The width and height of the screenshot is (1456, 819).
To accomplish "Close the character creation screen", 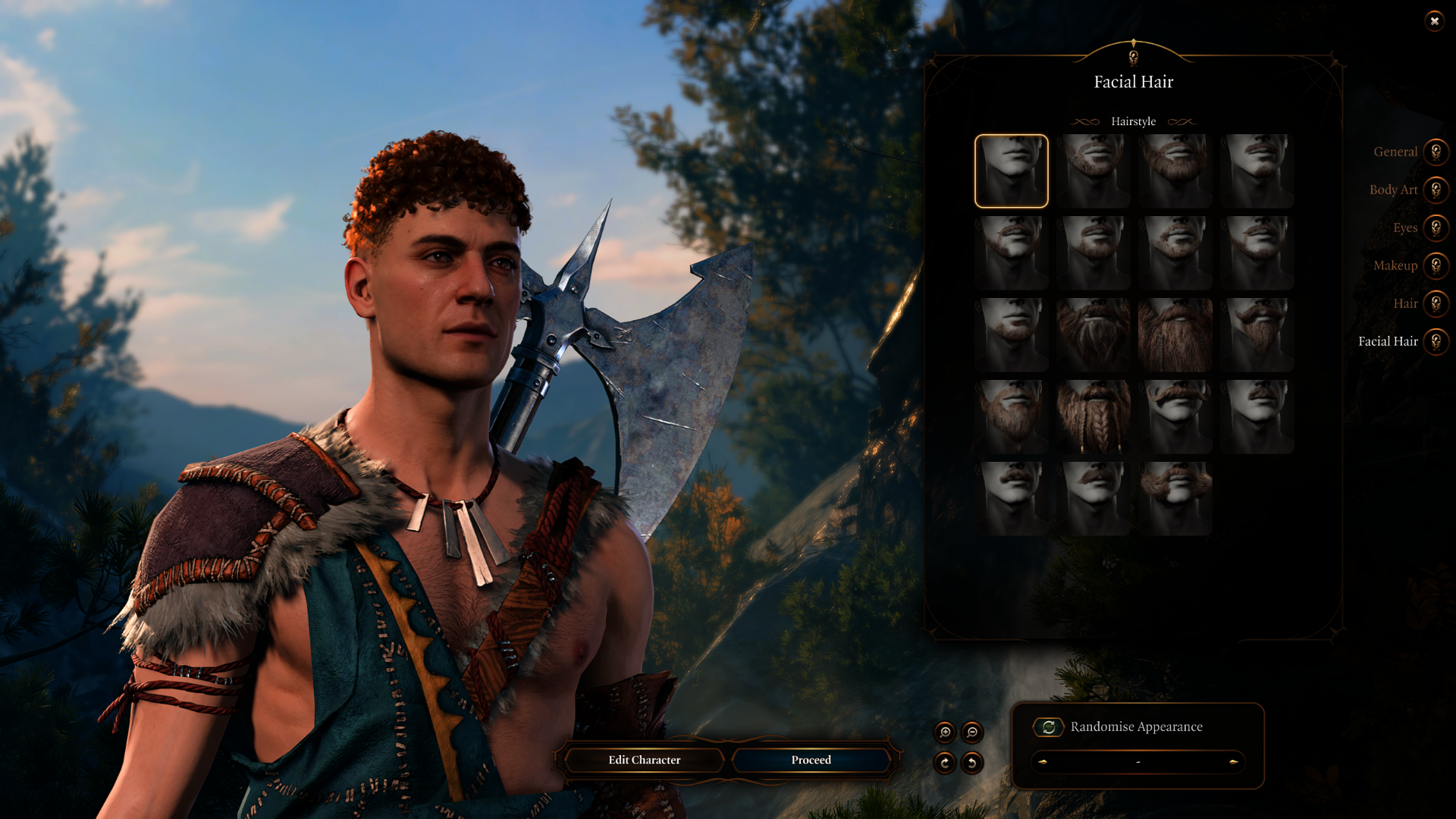I will (1434, 21).
